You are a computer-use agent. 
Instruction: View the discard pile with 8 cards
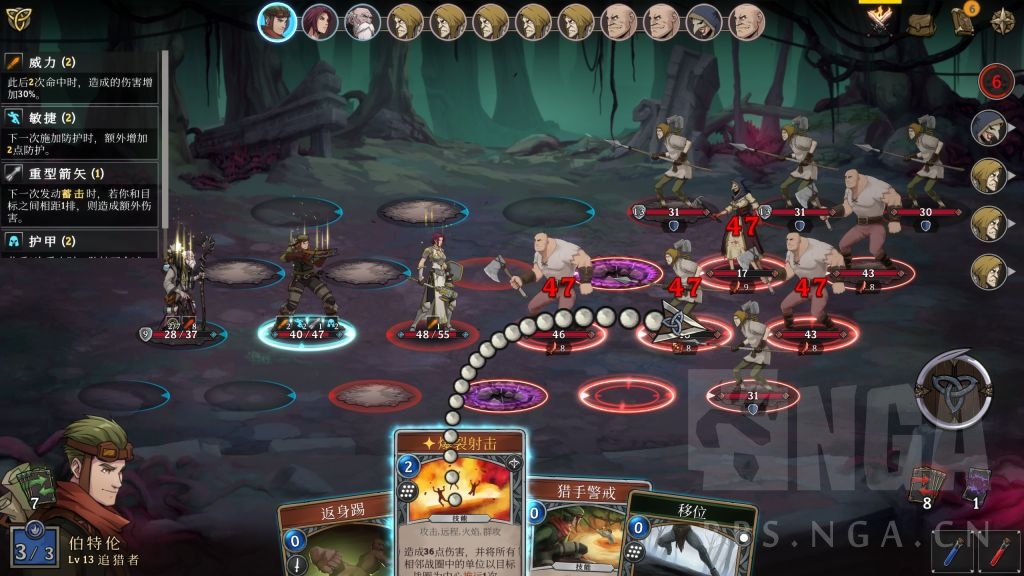click(x=925, y=486)
